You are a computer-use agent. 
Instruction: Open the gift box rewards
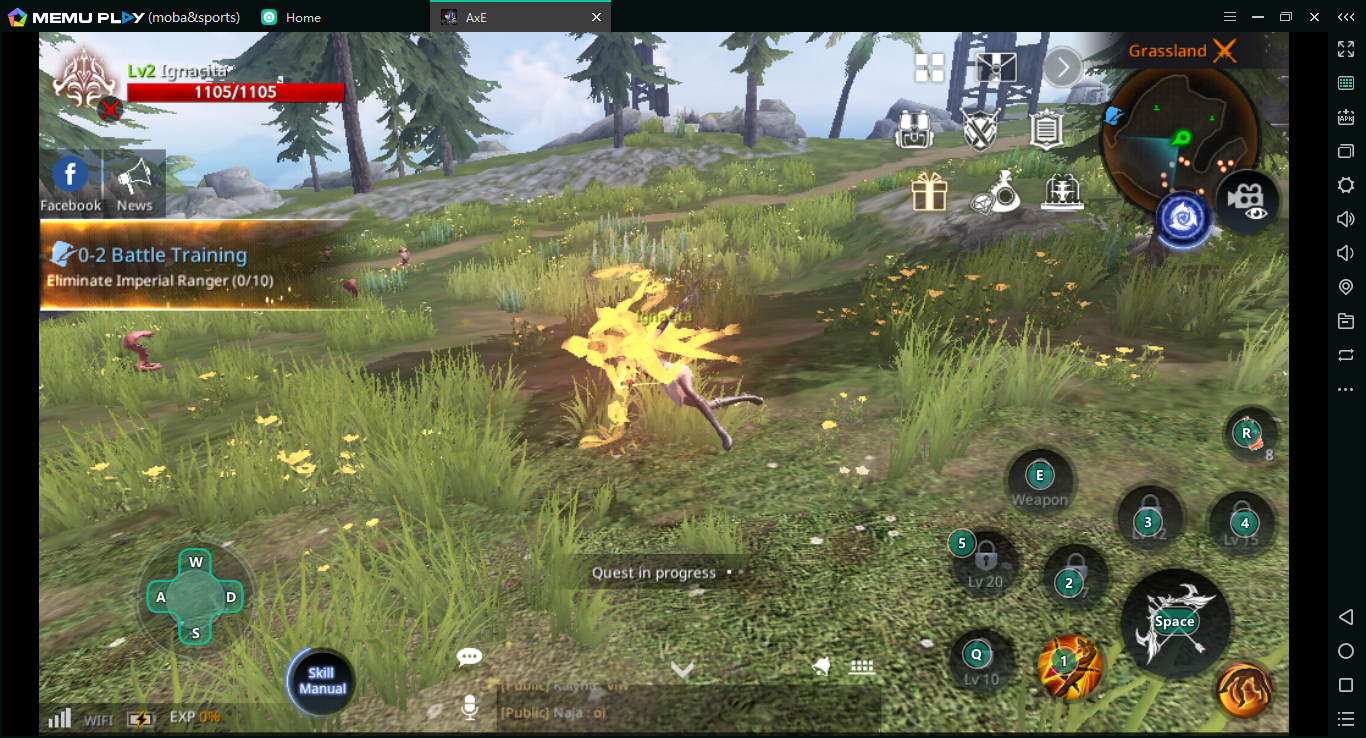[x=929, y=191]
